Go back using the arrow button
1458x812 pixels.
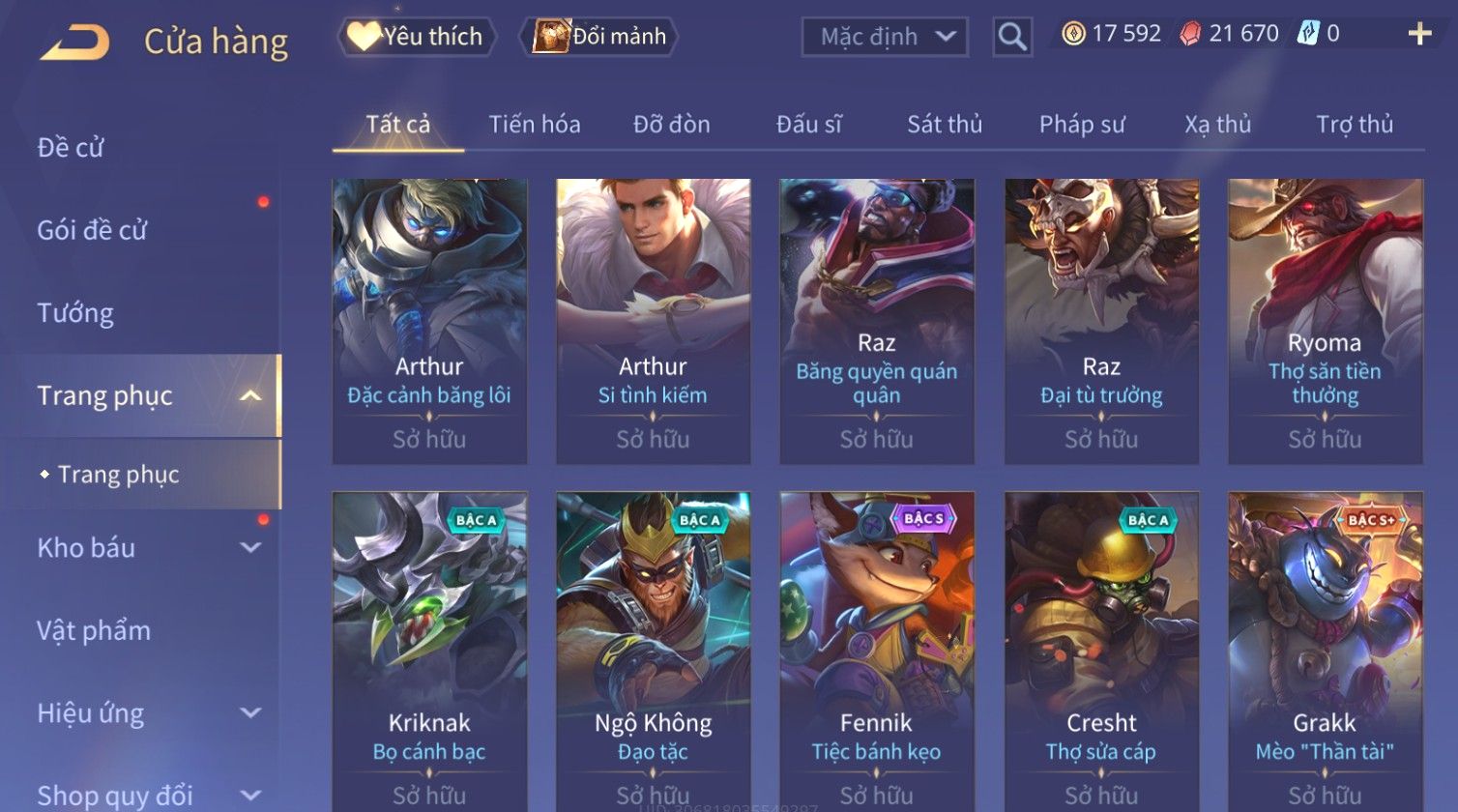[x=74, y=43]
